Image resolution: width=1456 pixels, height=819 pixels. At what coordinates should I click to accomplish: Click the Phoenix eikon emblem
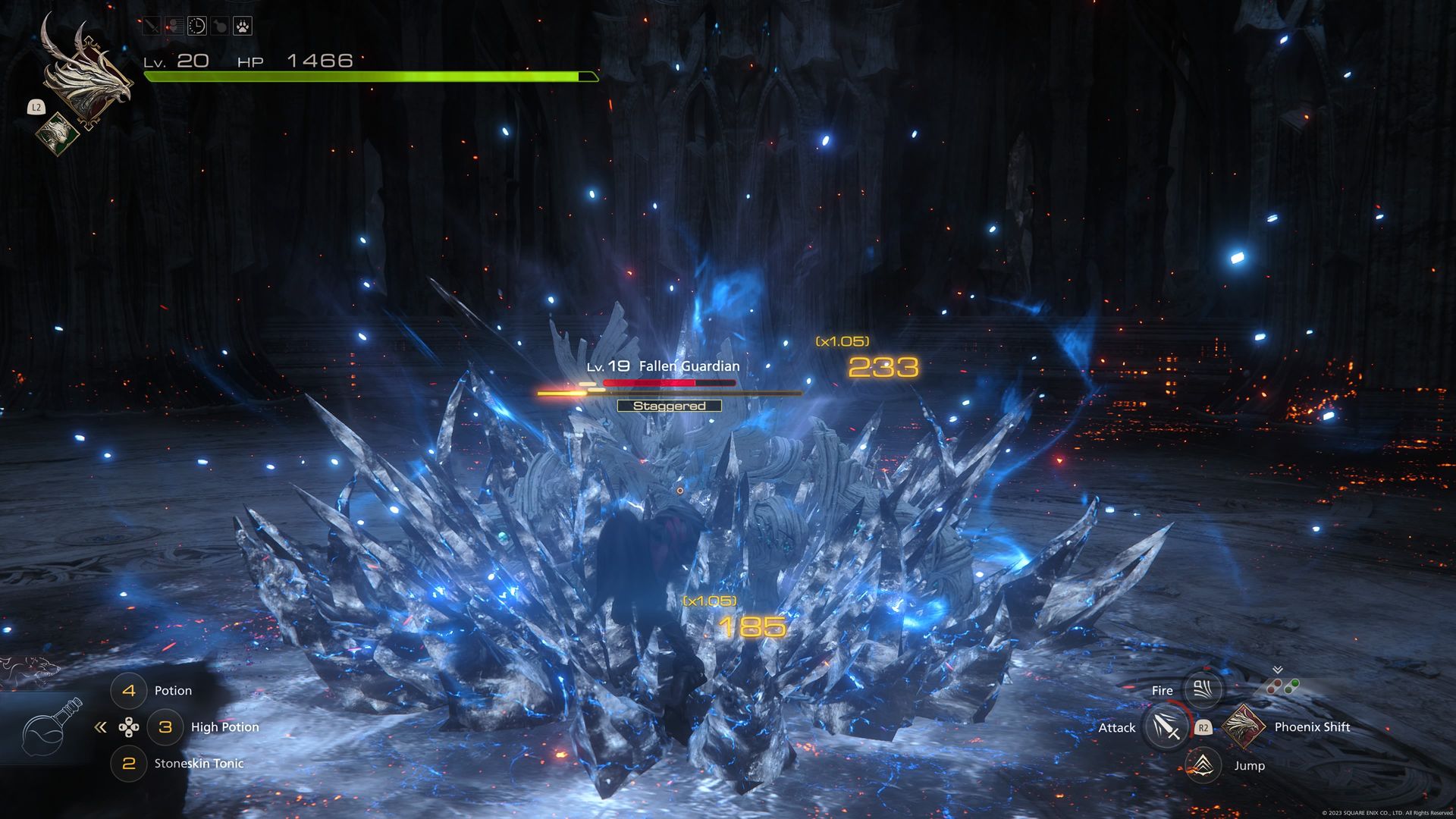[x=85, y=72]
